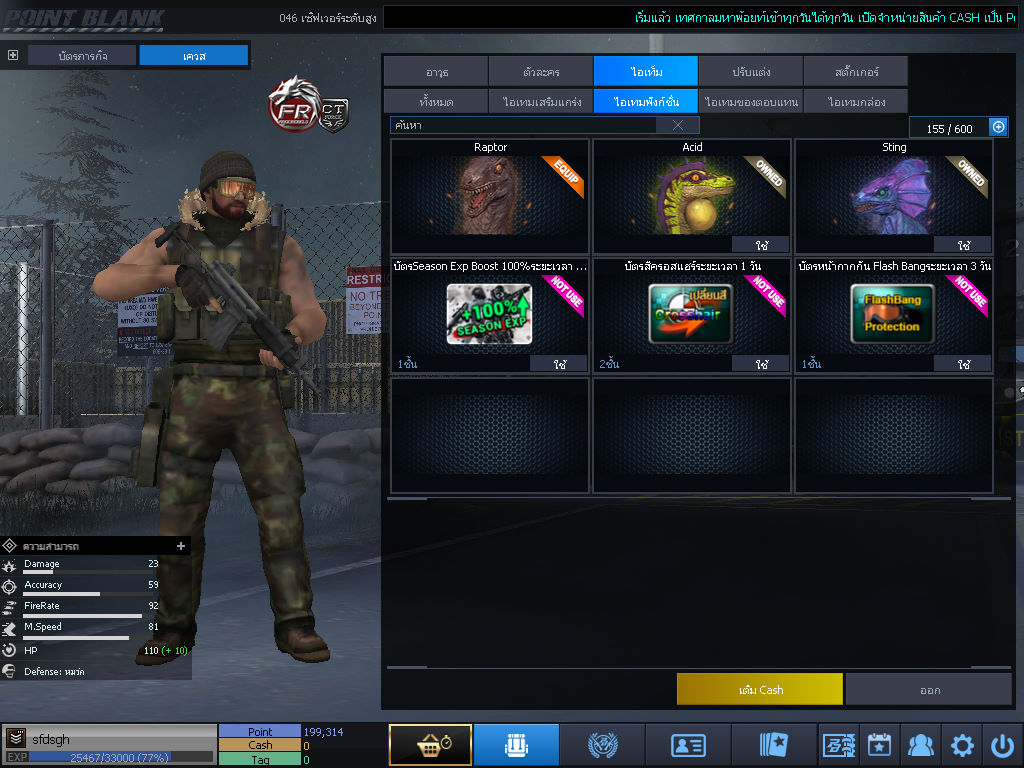Viewport: 1024px width, 768px height.
Task: Switch to the อาวุธ weapons tab
Action: tap(436, 72)
